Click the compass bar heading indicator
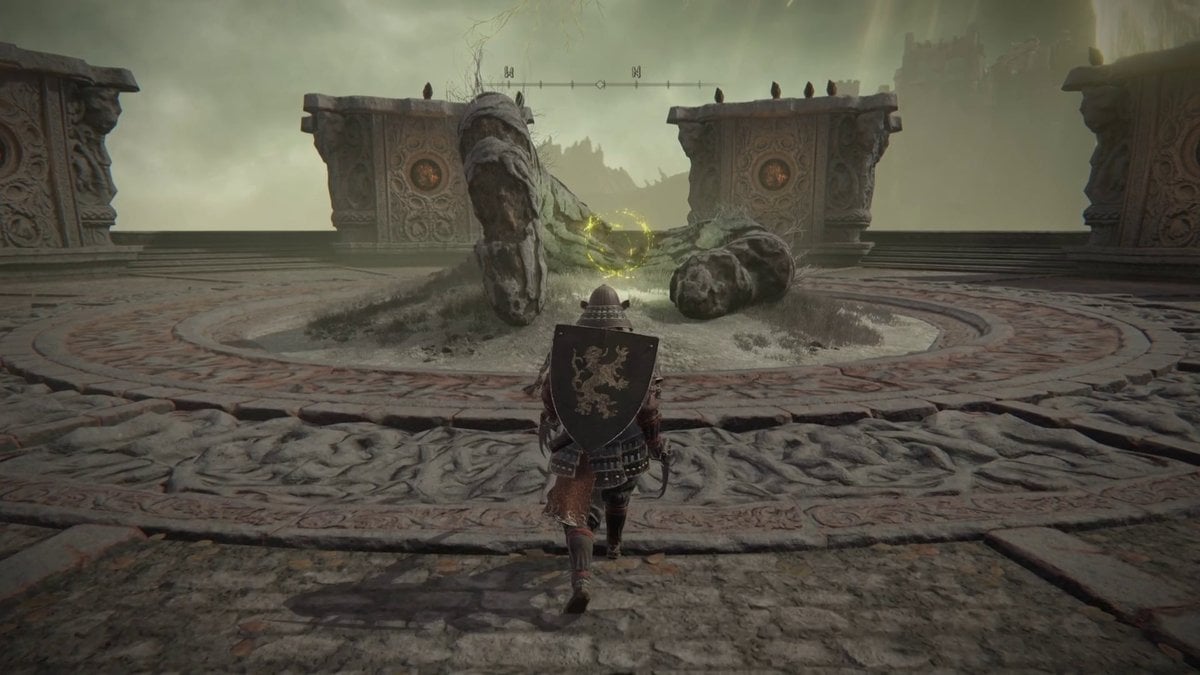This screenshot has height=675, width=1200. (600, 84)
